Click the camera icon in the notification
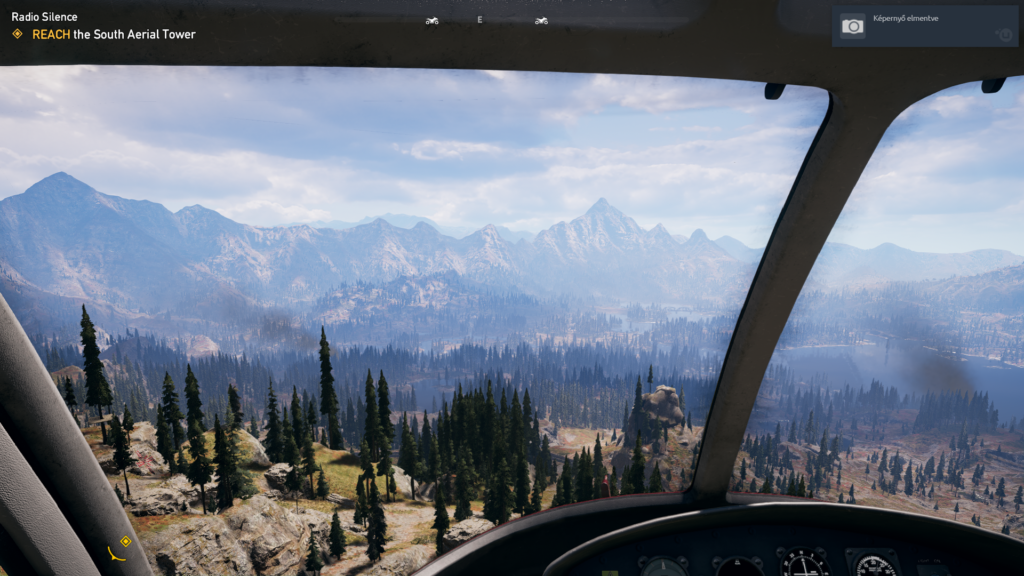This screenshot has width=1024, height=576. (853, 26)
